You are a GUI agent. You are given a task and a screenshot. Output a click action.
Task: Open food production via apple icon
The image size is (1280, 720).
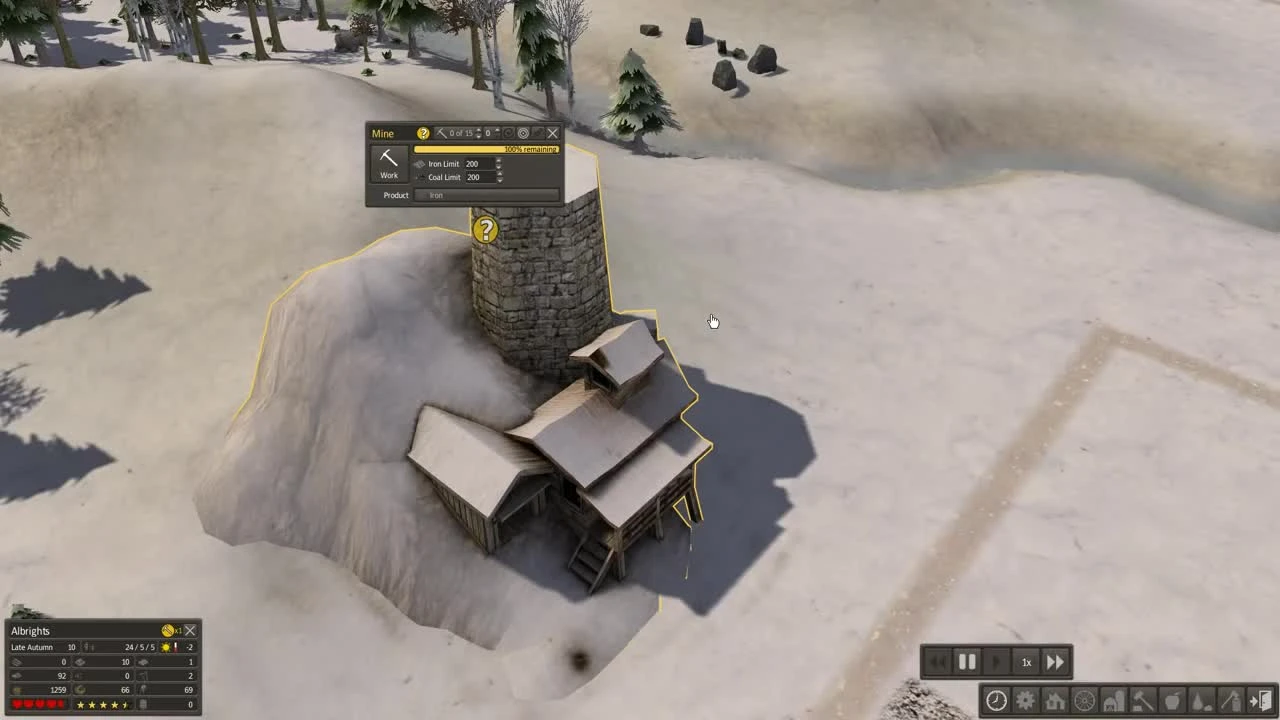pos(1172,701)
